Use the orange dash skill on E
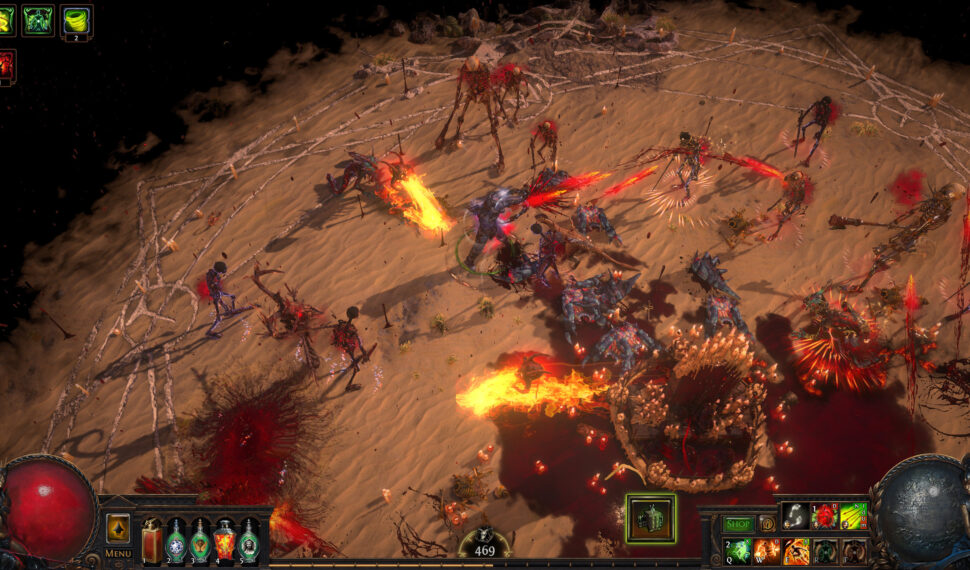970x570 pixels. click(796, 551)
